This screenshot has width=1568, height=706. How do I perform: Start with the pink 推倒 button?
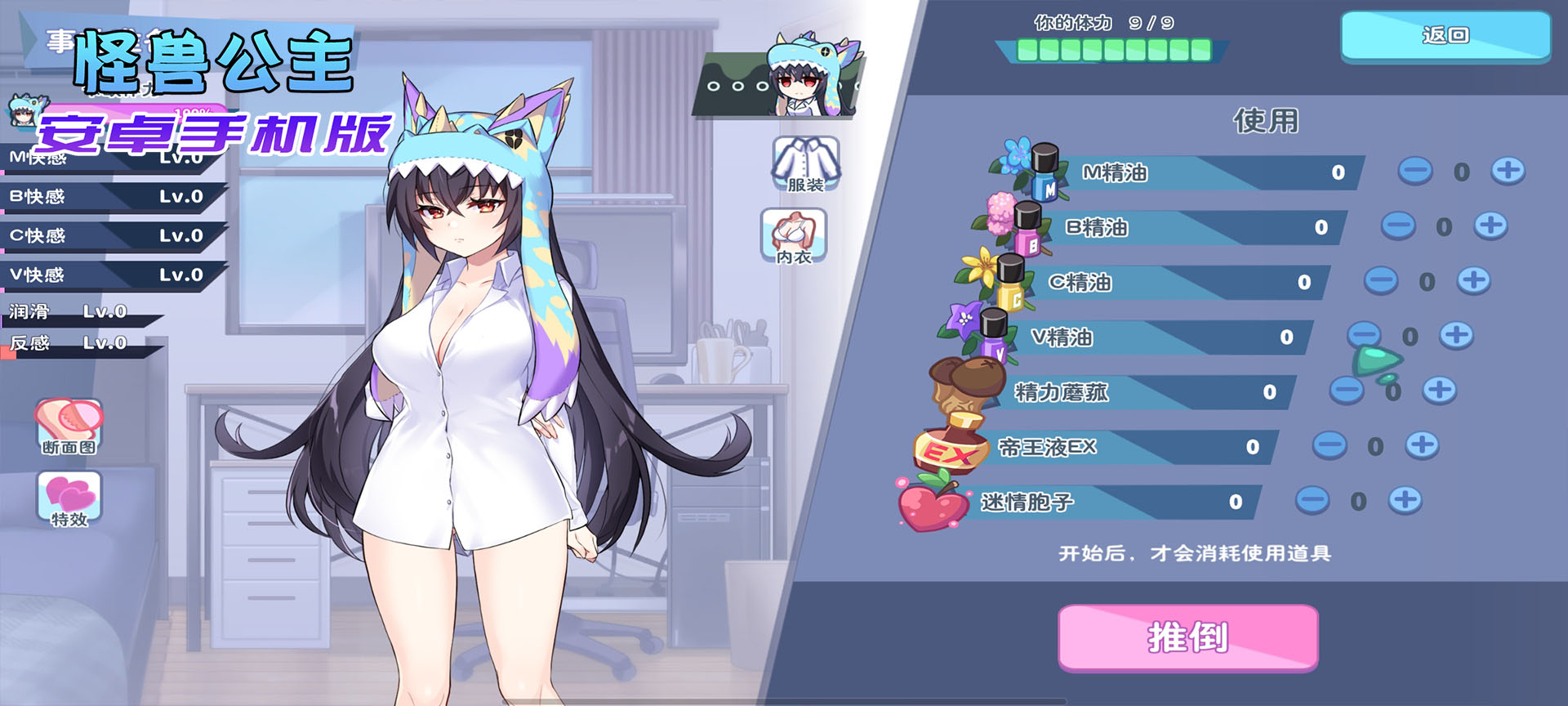[x=1188, y=637]
